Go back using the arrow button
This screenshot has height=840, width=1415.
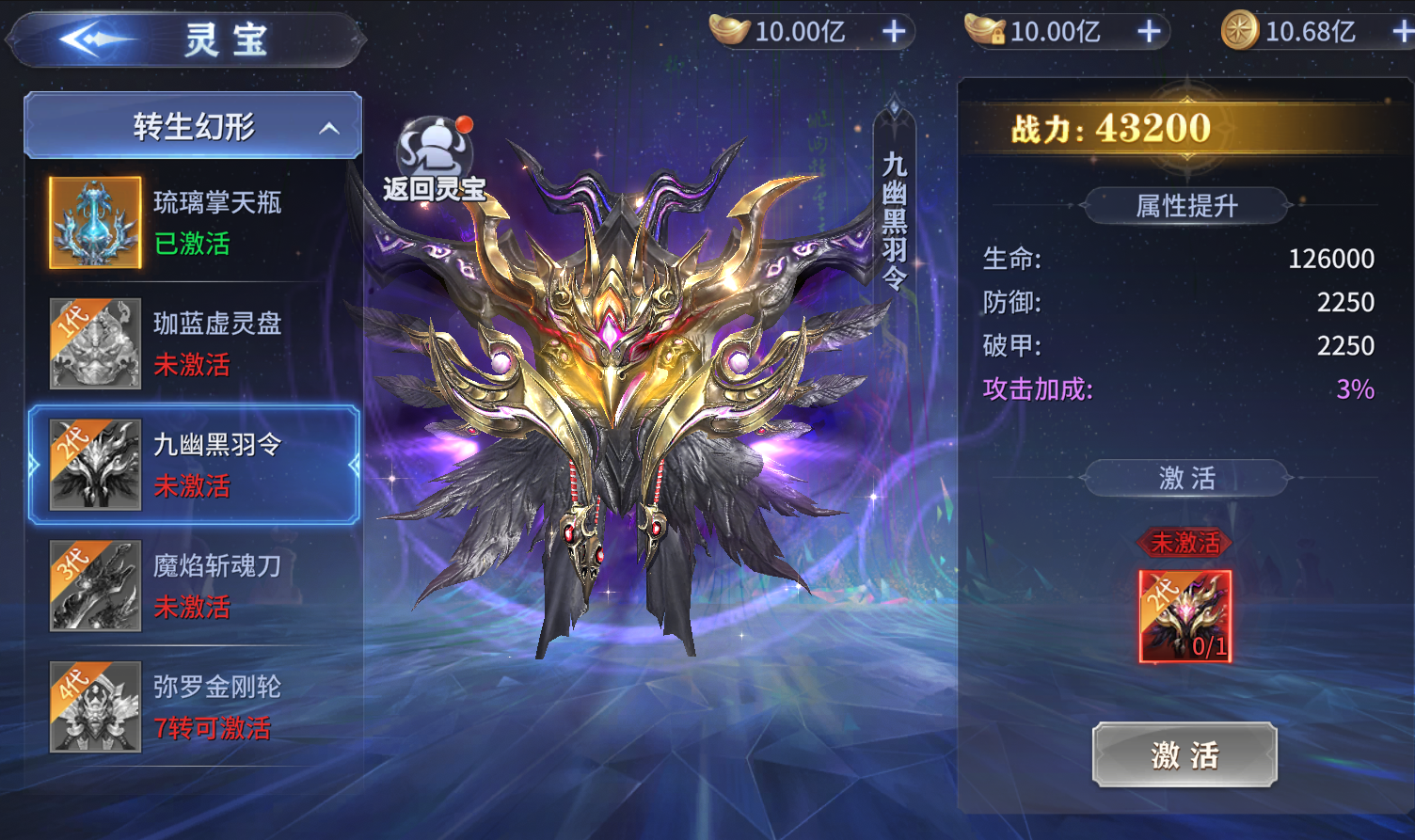[94, 40]
